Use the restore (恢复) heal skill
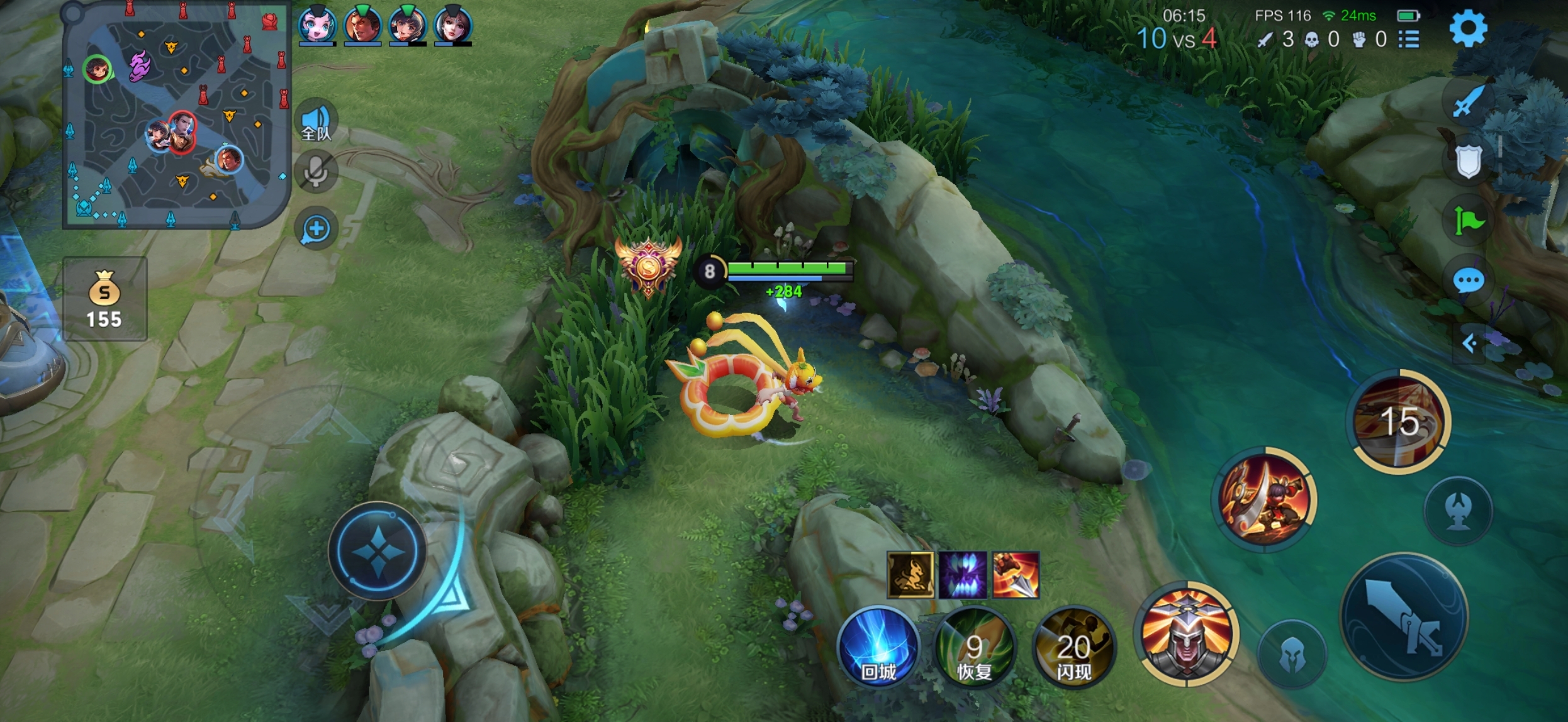 point(975,647)
